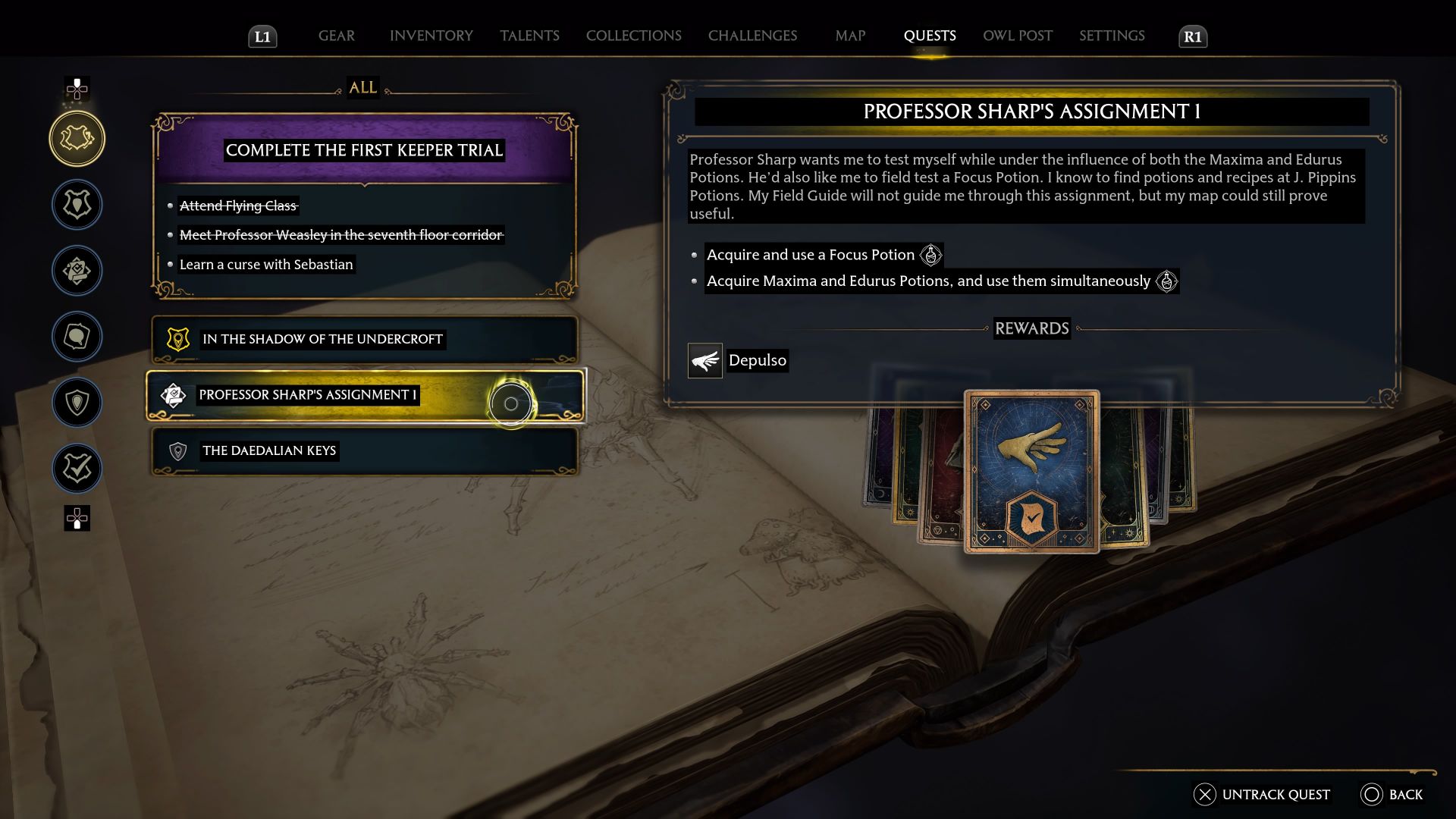Click the circular tracking progress indicator on selected quest
The height and width of the screenshot is (819, 1456).
511,403
